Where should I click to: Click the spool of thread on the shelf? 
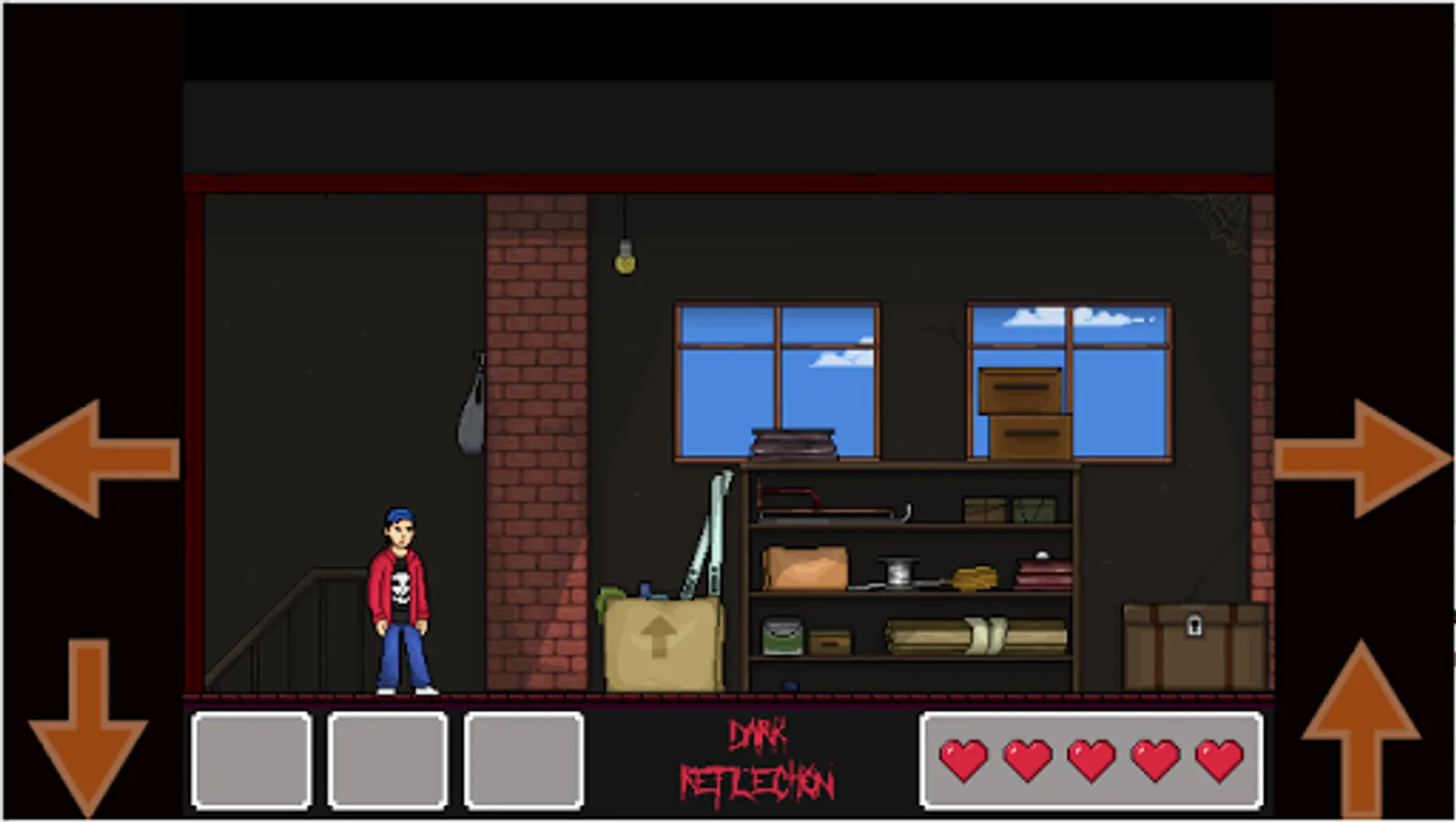pos(898,571)
